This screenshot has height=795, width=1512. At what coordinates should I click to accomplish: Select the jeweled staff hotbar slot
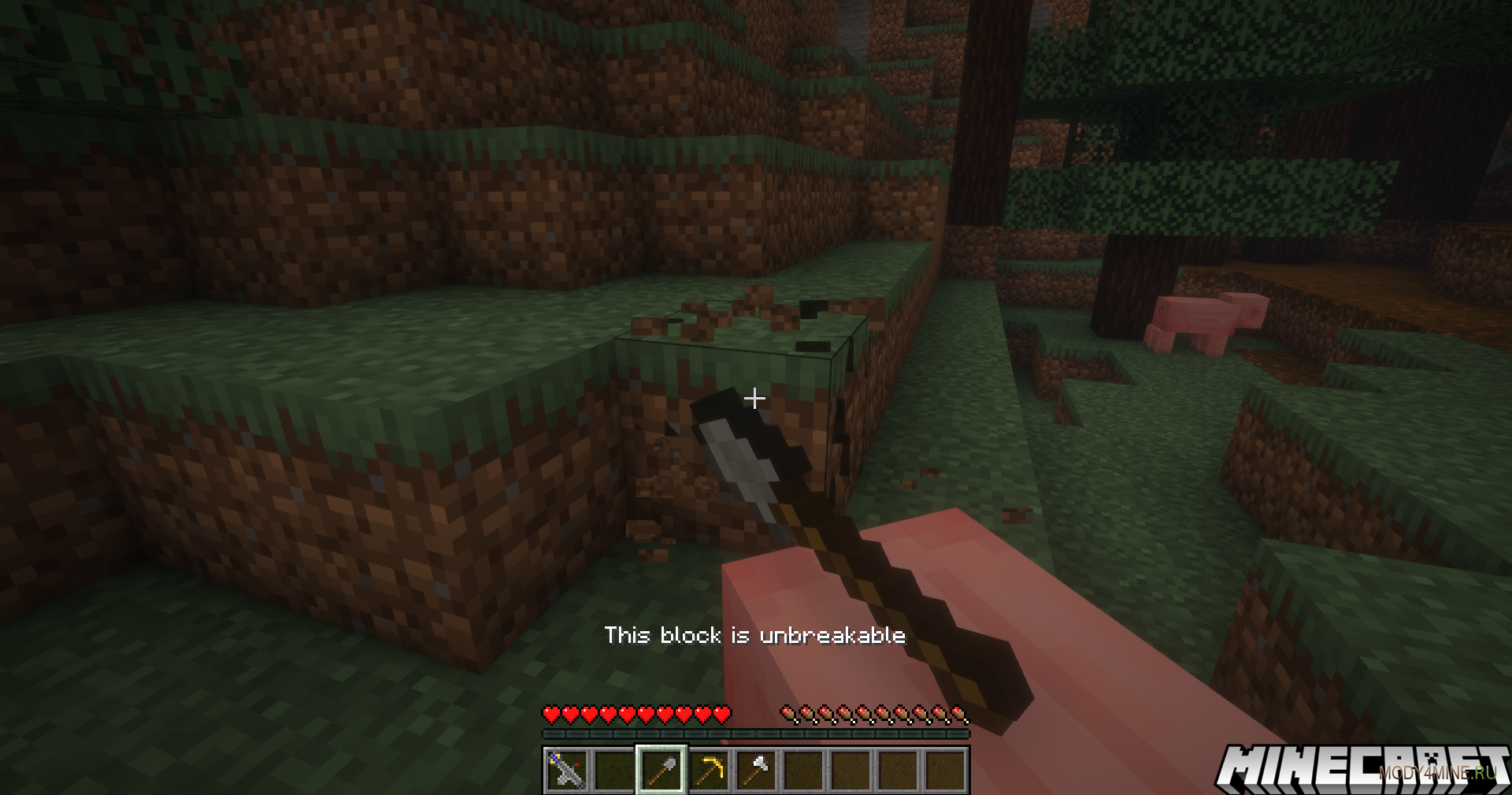[566, 770]
